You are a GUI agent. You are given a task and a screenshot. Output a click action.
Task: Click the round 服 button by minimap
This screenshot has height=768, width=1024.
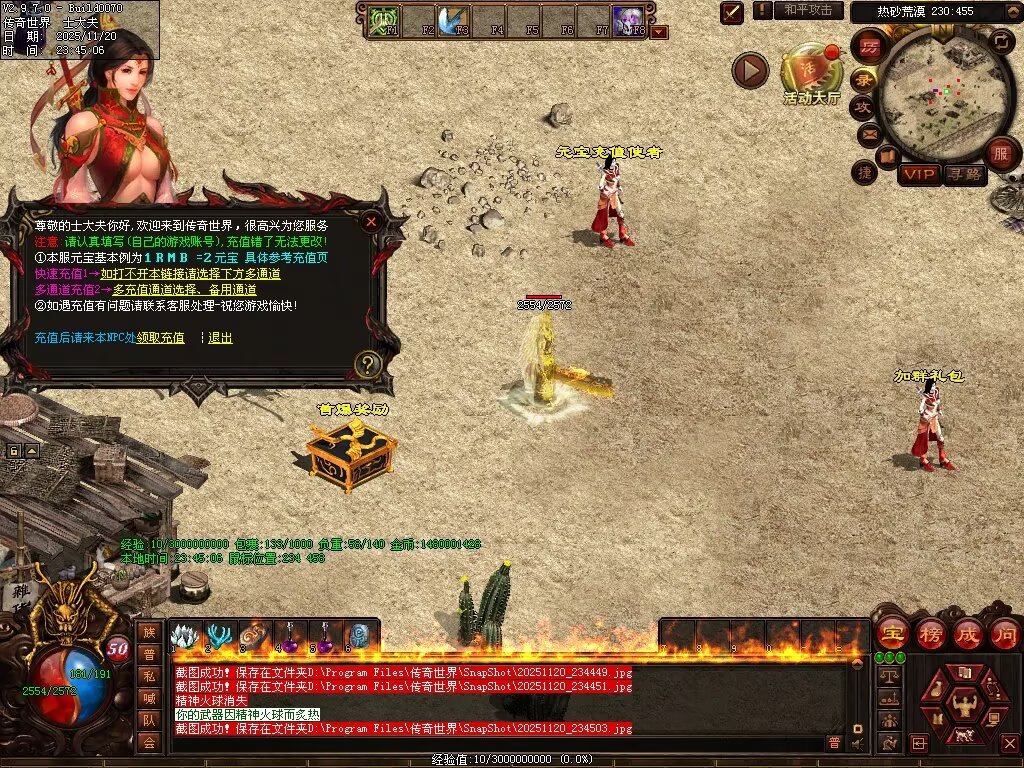pyautogui.click(x=1000, y=154)
